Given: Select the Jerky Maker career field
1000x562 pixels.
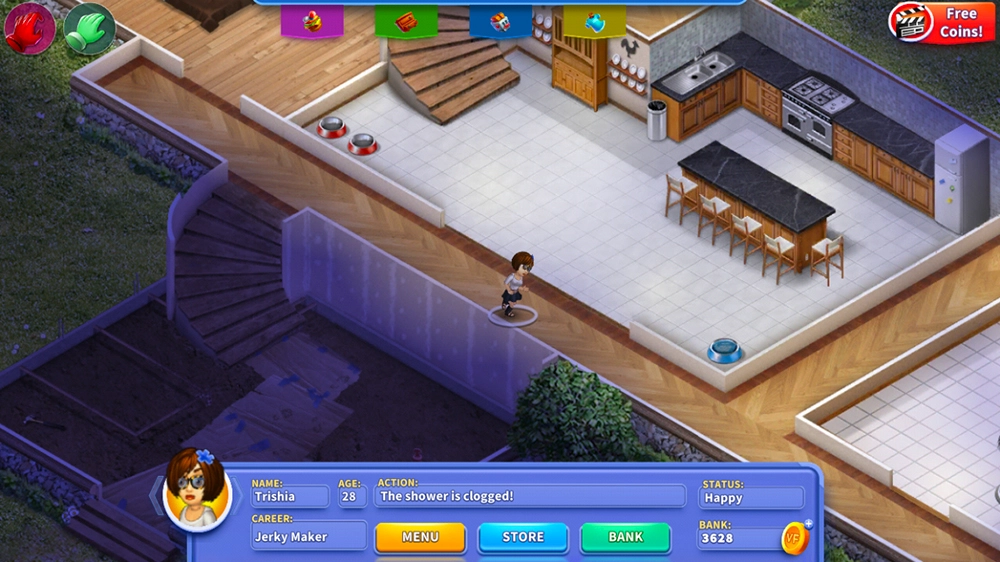Looking at the screenshot, I should (308, 537).
